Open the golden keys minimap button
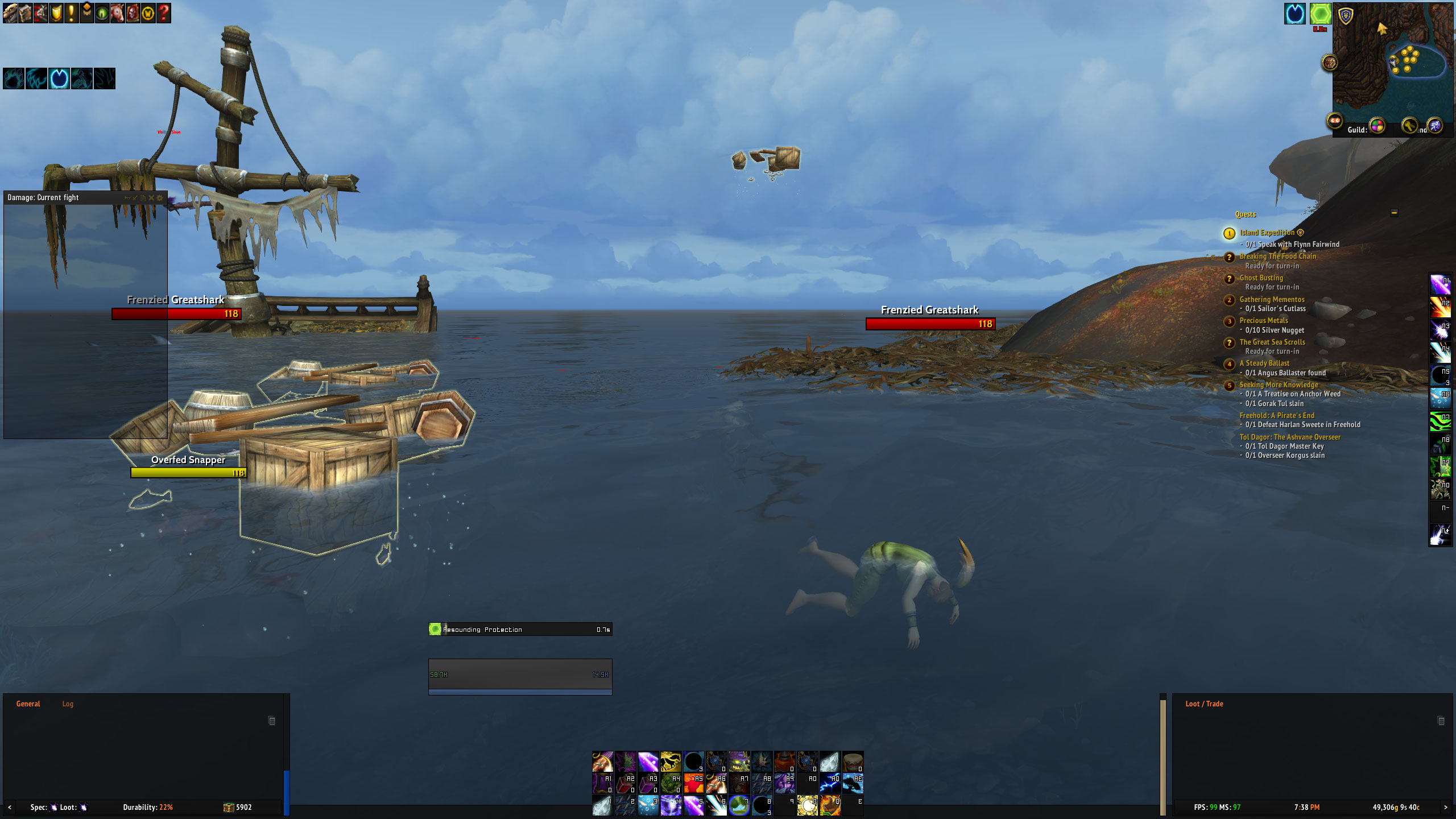Screen dimensions: 1456x819 (1409, 125)
